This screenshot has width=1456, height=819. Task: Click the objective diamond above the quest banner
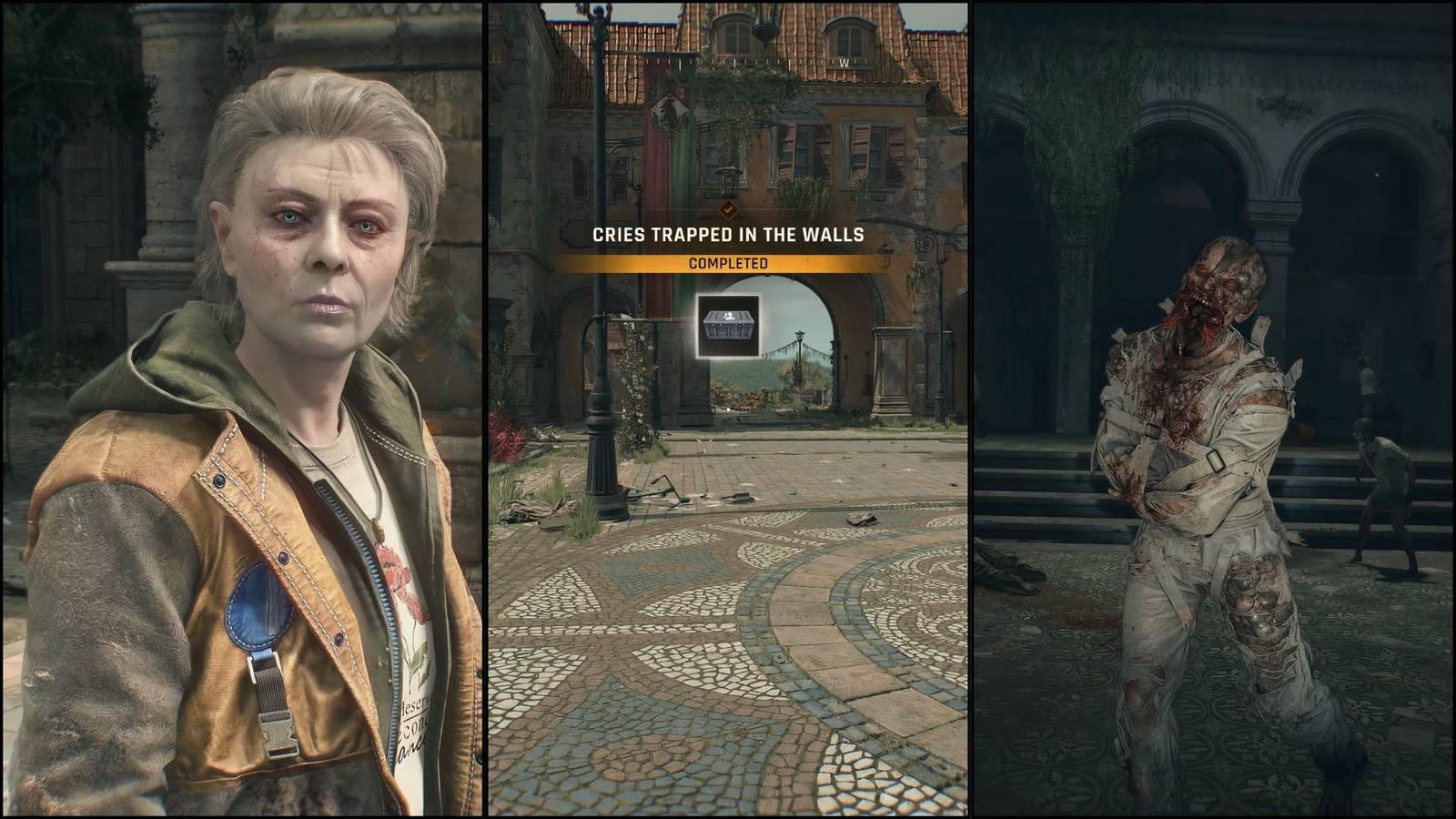(728, 207)
